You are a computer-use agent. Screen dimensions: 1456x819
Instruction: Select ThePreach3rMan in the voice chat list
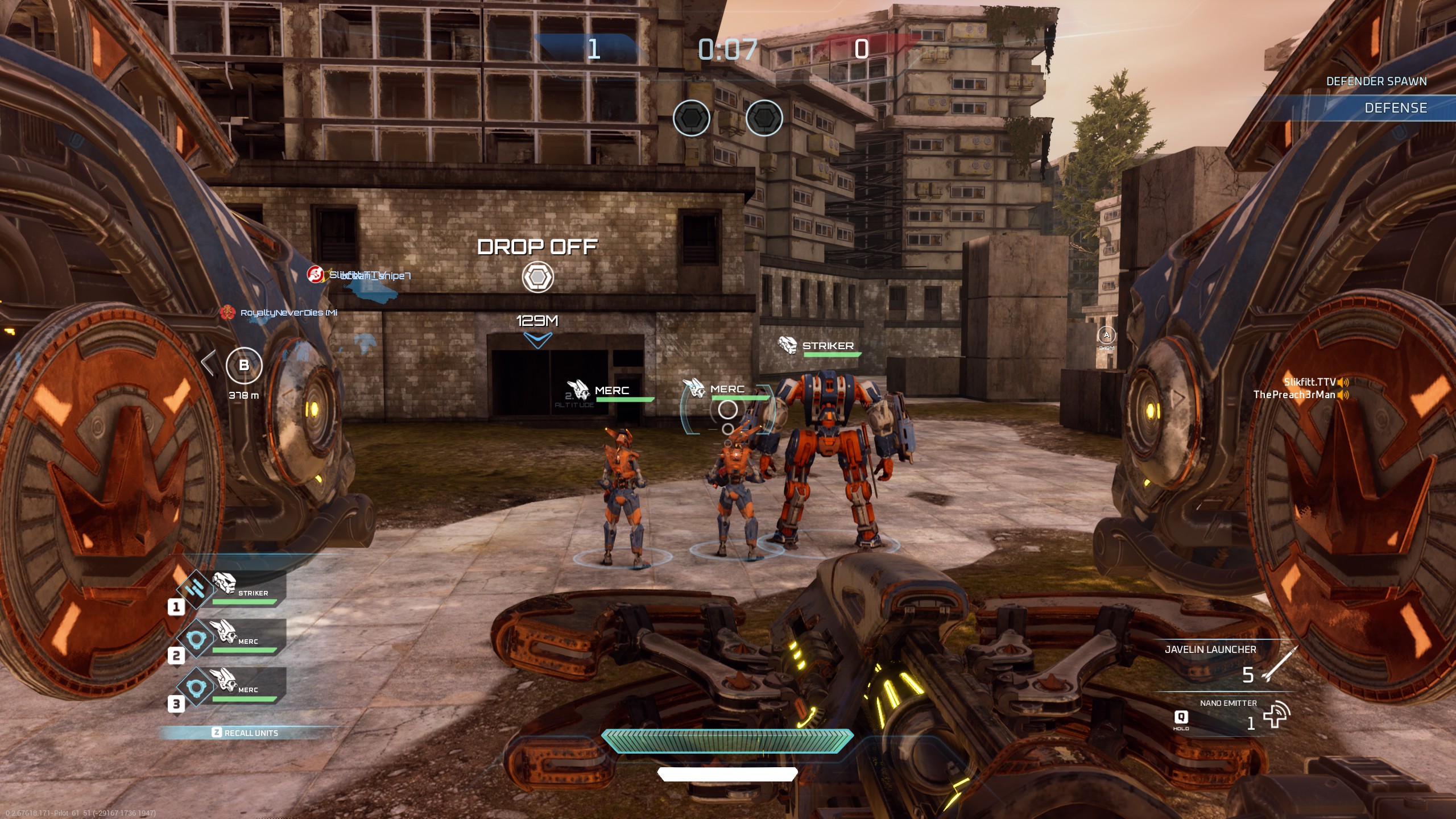tap(1294, 395)
